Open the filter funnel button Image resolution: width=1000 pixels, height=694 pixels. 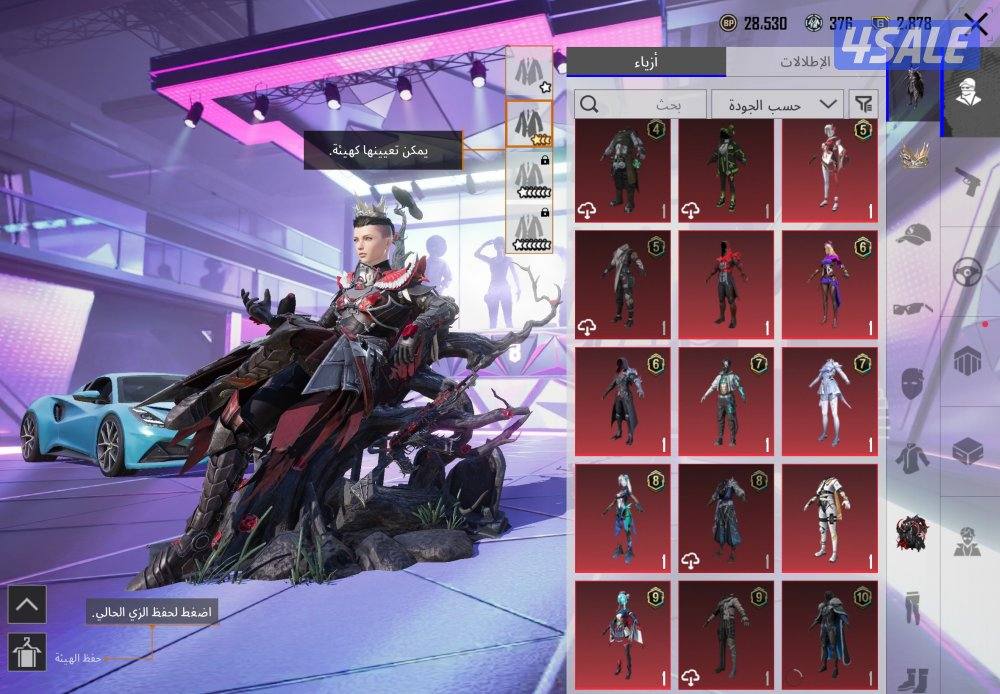tap(862, 103)
